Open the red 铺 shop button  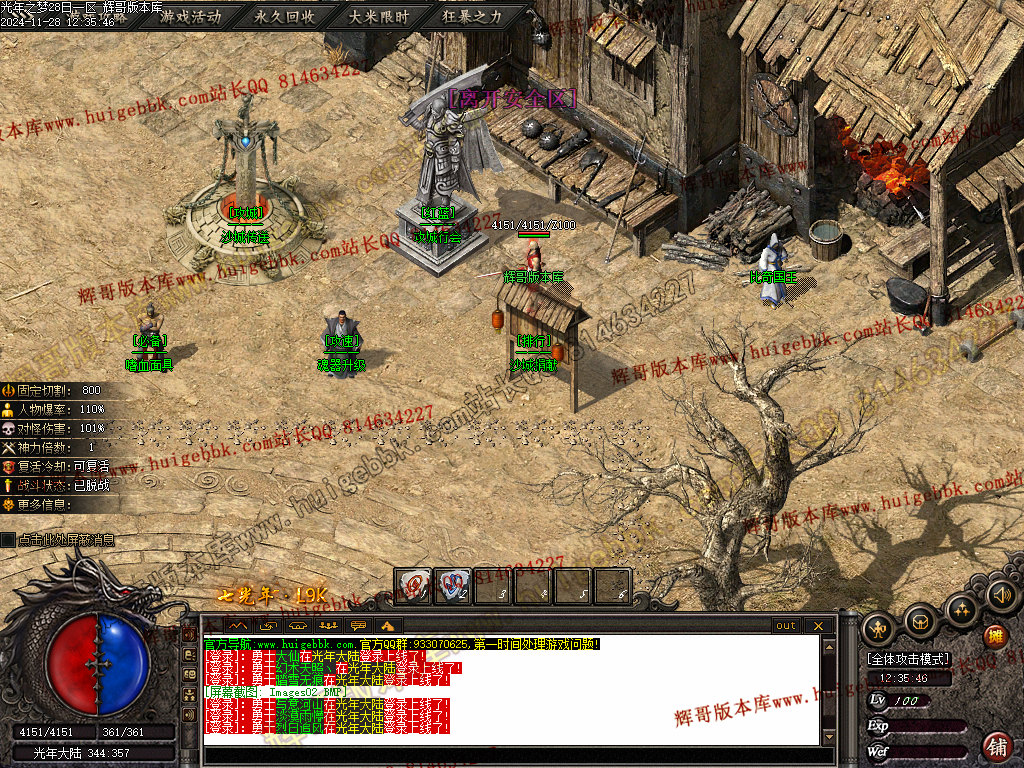click(x=997, y=746)
